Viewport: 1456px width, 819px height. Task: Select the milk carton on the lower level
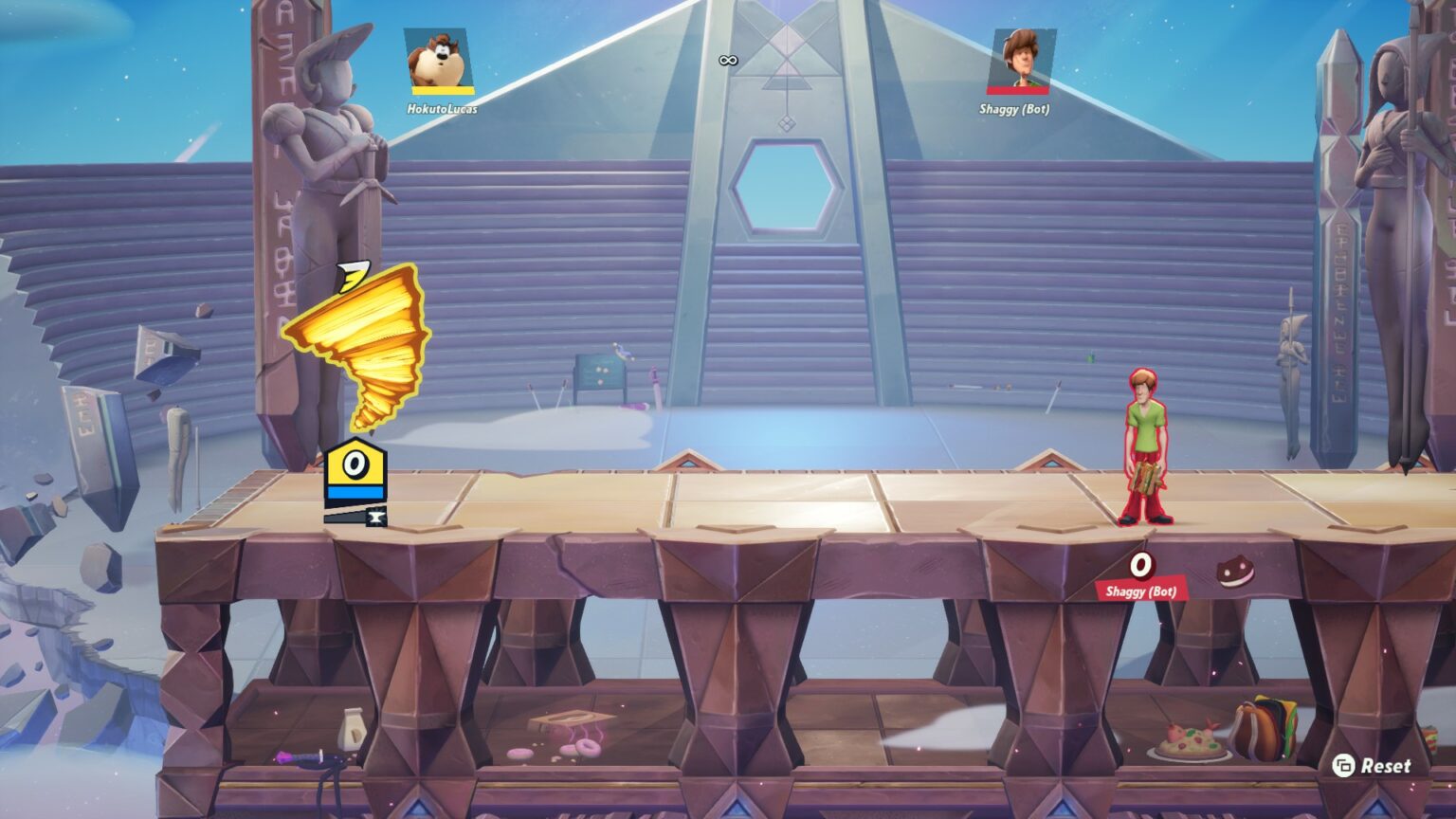tap(352, 729)
